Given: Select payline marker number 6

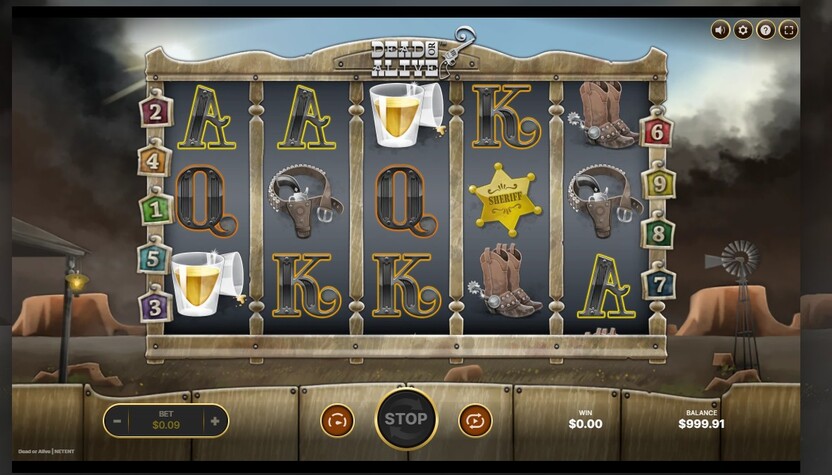Looking at the screenshot, I should (x=657, y=131).
